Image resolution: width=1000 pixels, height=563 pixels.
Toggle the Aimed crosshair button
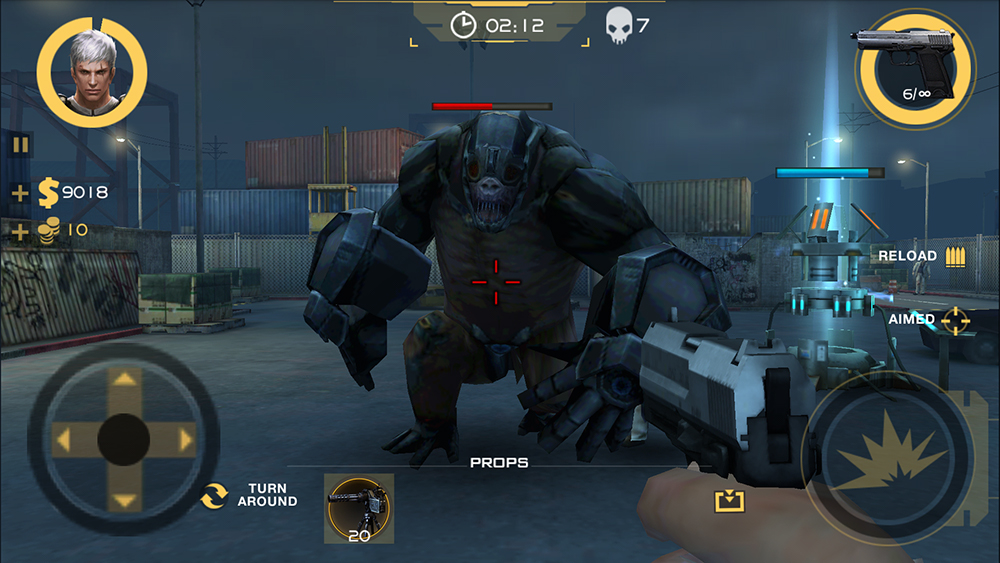tap(955, 320)
